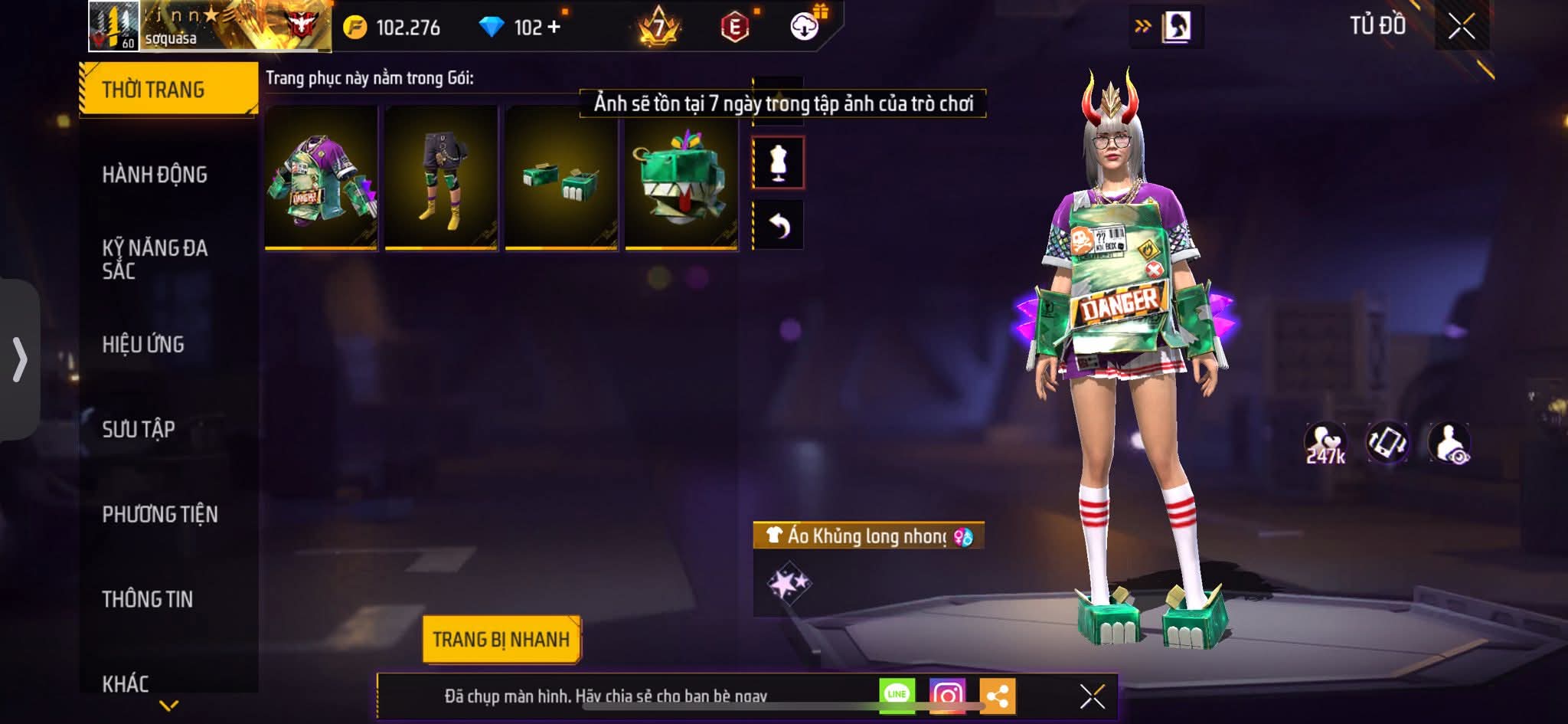Screen dimensions: 1568x724
Task: Click the mannequin outfit button
Action: [778, 162]
